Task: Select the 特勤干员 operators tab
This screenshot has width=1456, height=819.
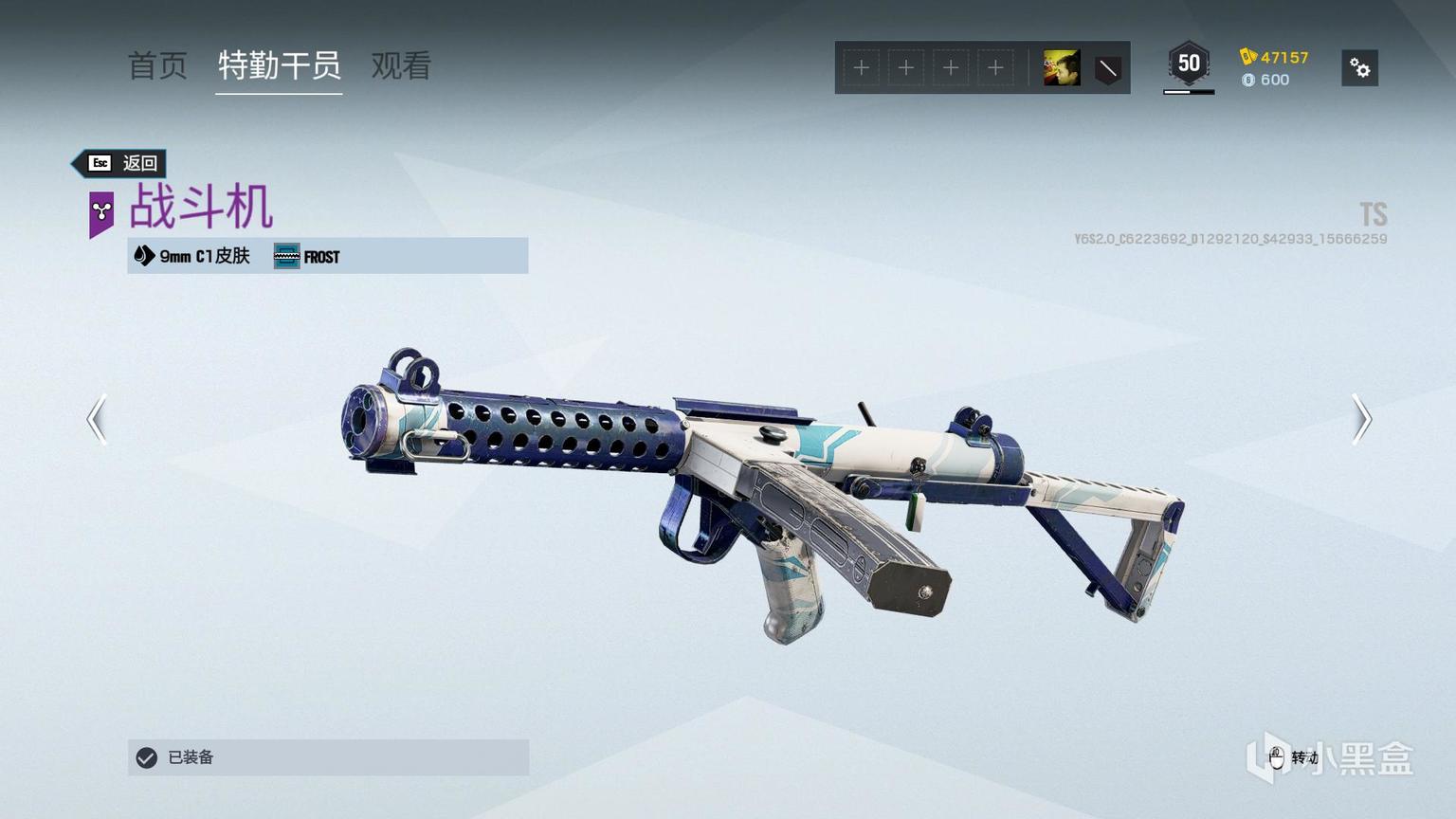Action: pyautogui.click(x=279, y=66)
